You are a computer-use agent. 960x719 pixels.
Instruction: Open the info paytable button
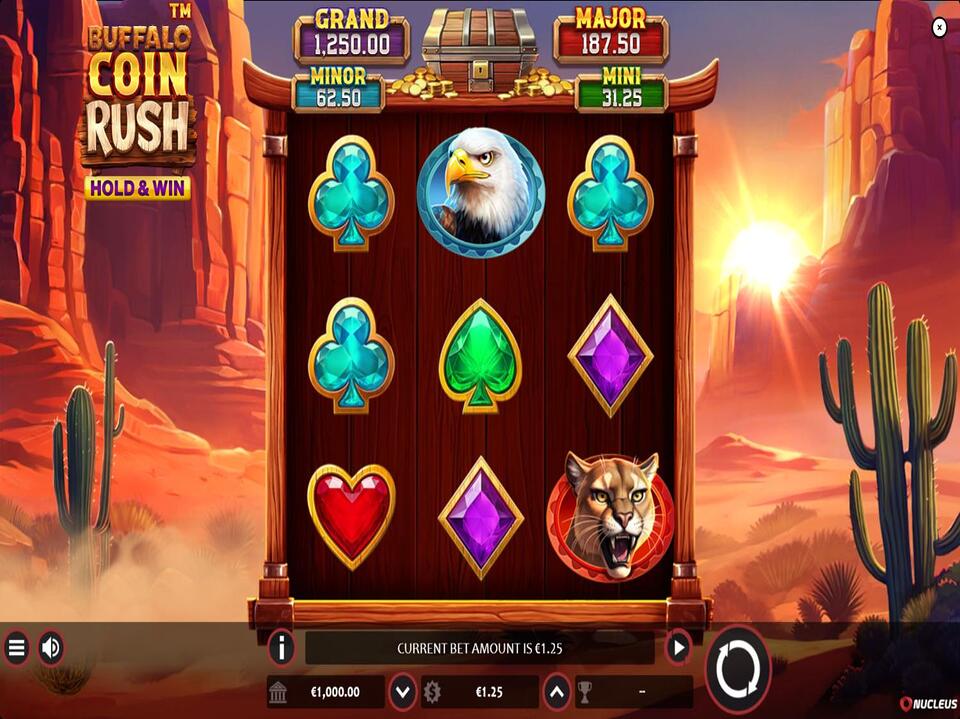coord(282,648)
